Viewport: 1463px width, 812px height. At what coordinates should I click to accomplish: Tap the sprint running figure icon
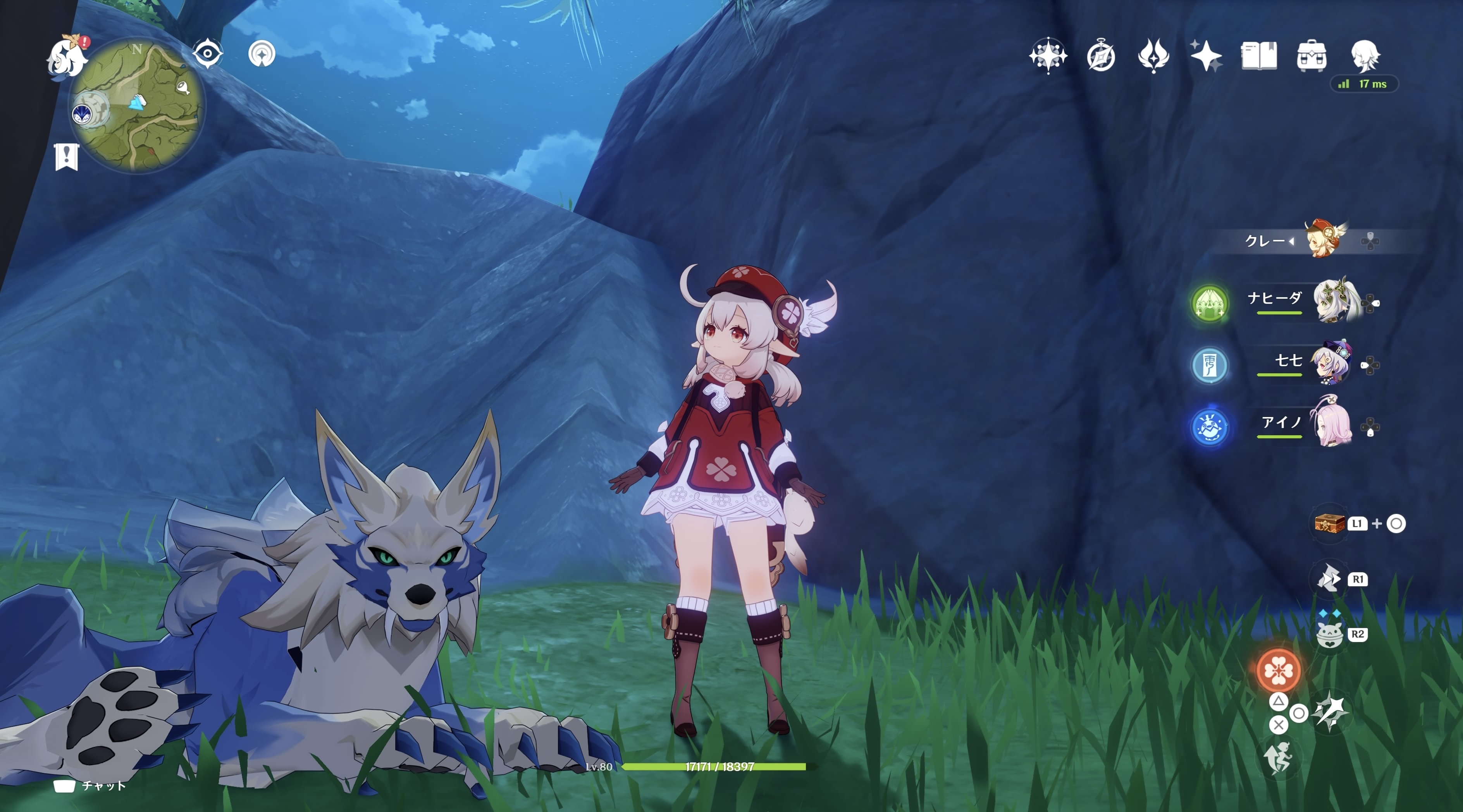tap(1278, 758)
